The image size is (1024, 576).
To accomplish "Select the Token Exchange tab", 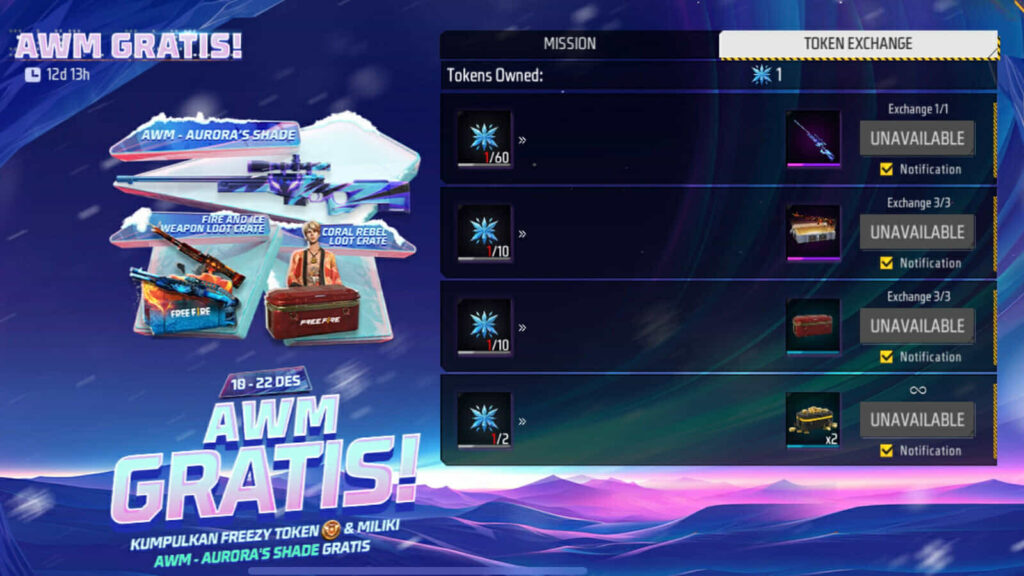I will 857,44.
